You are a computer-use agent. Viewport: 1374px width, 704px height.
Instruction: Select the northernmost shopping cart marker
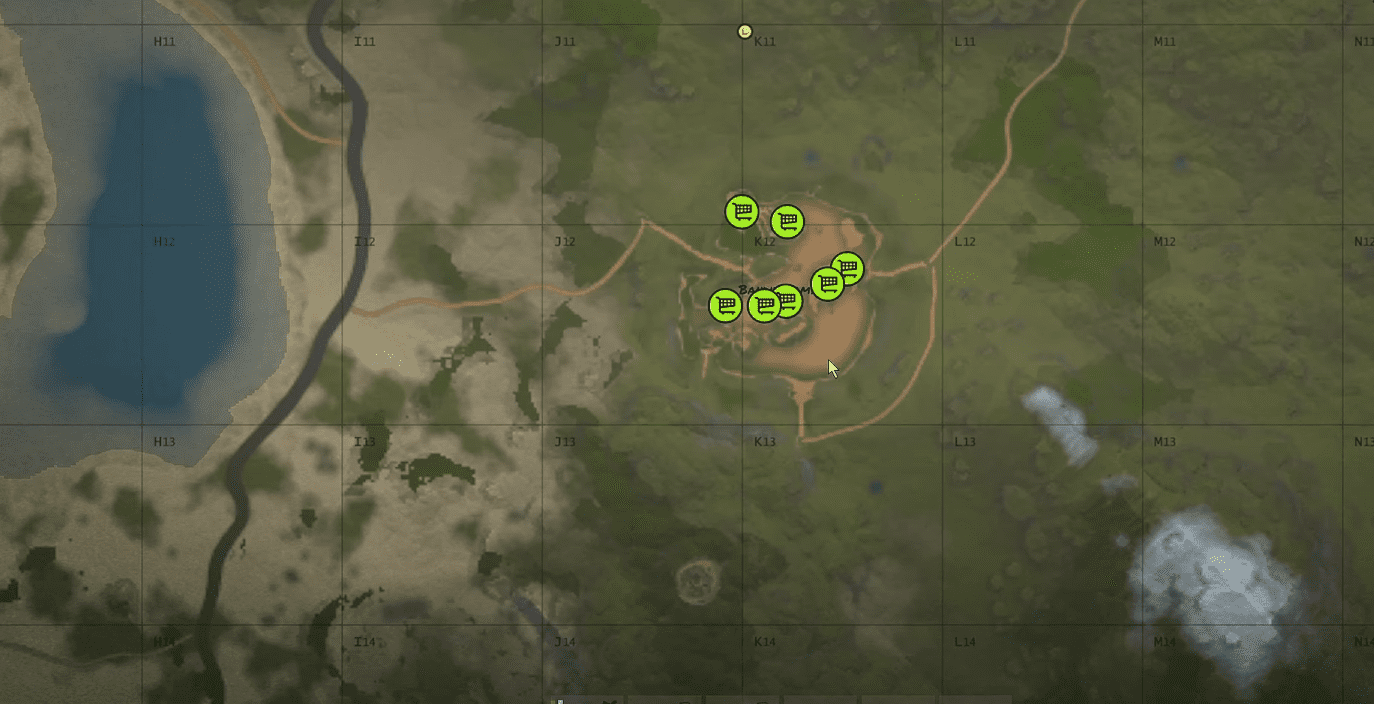(741, 211)
